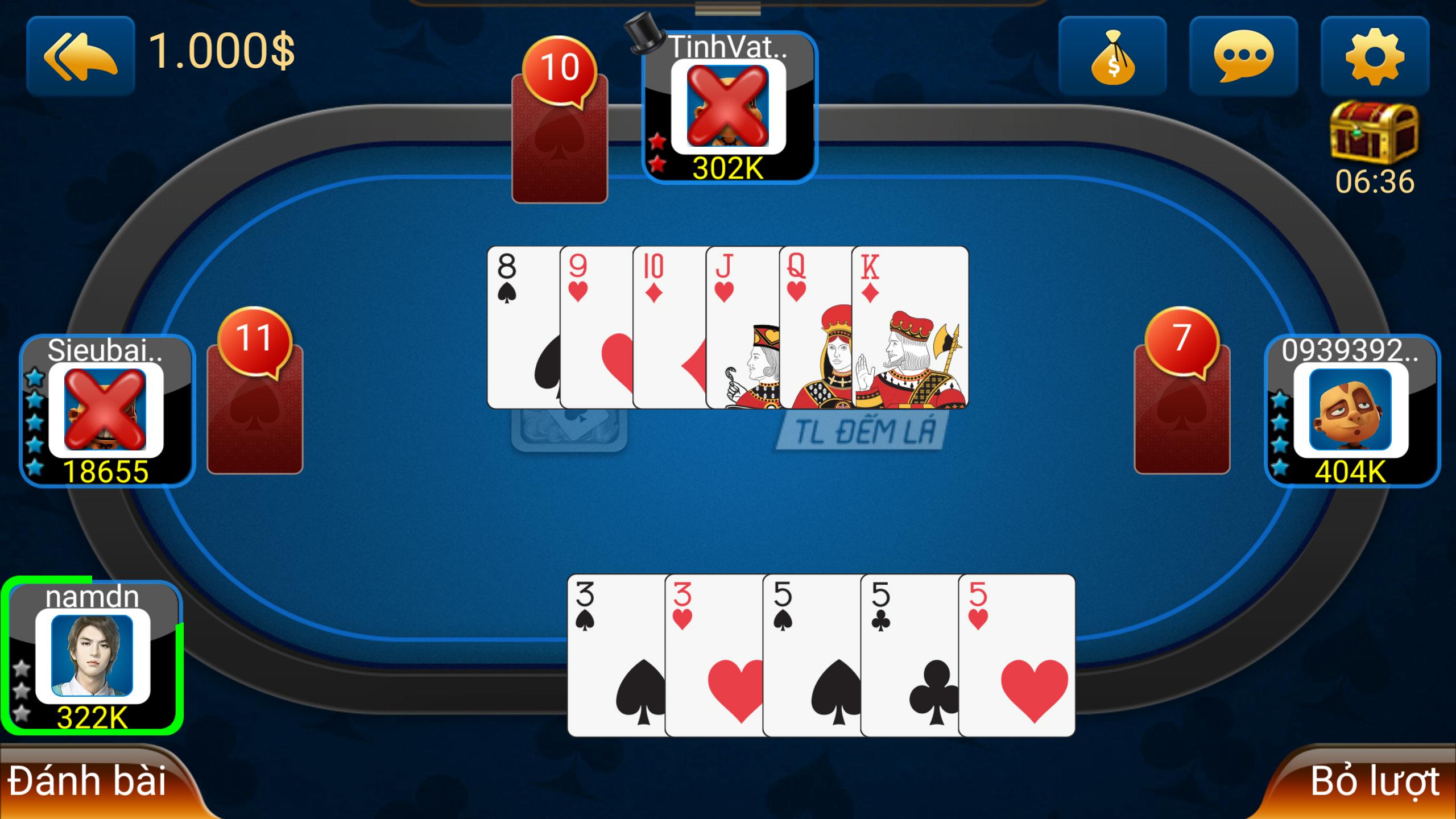Viewport: 1456px width, 819px height.
Task: Open the money bag purchase icon
Action: click(x=1114, y=54)
